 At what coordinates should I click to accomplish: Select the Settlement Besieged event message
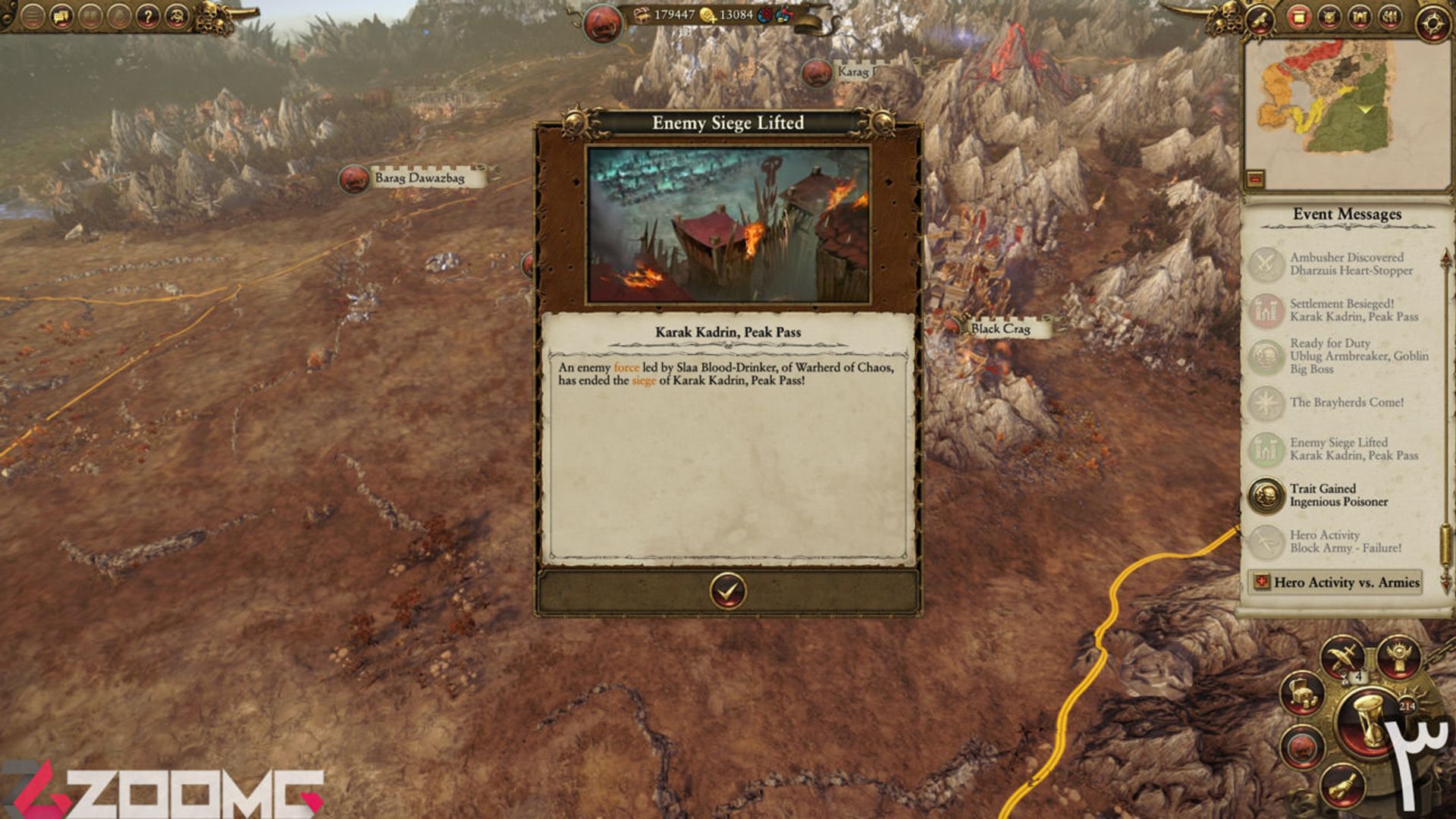[x=1354, y=310]
